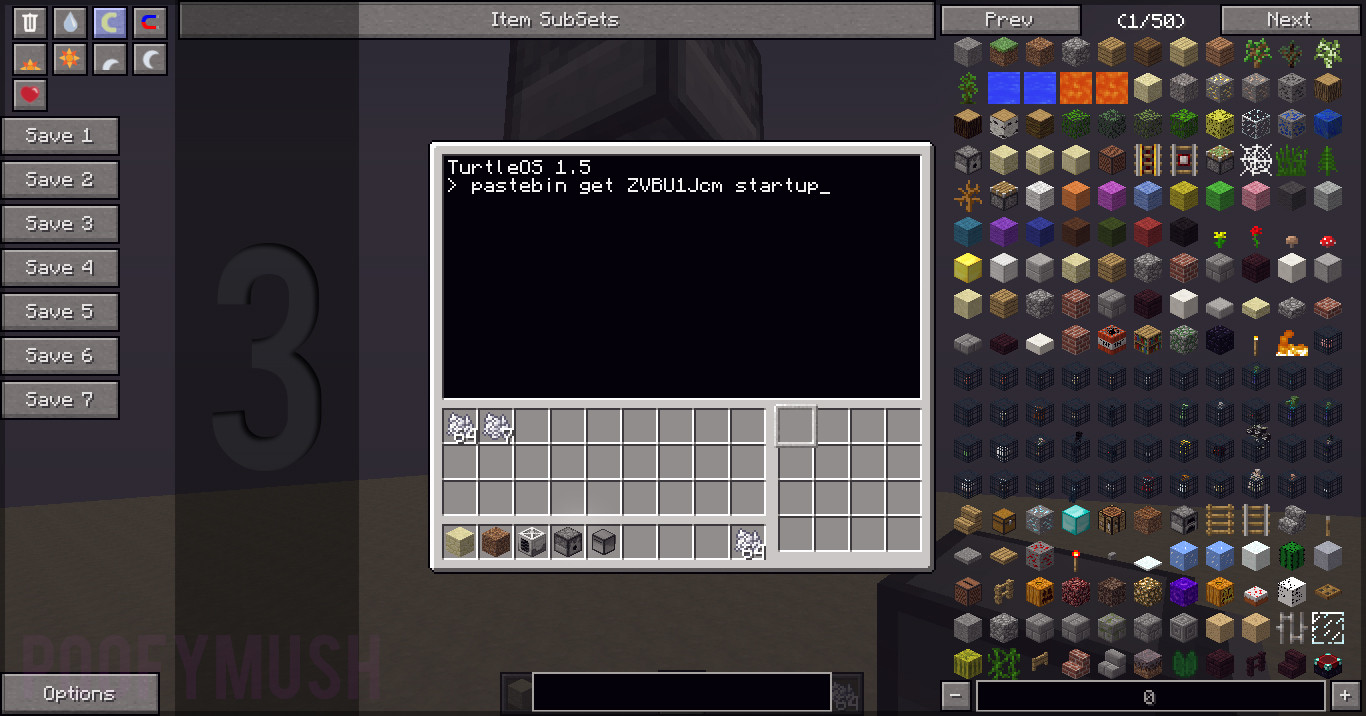Select the Save 7 button
Viewport: 1366px width, 716px height.
pos(60,400)
